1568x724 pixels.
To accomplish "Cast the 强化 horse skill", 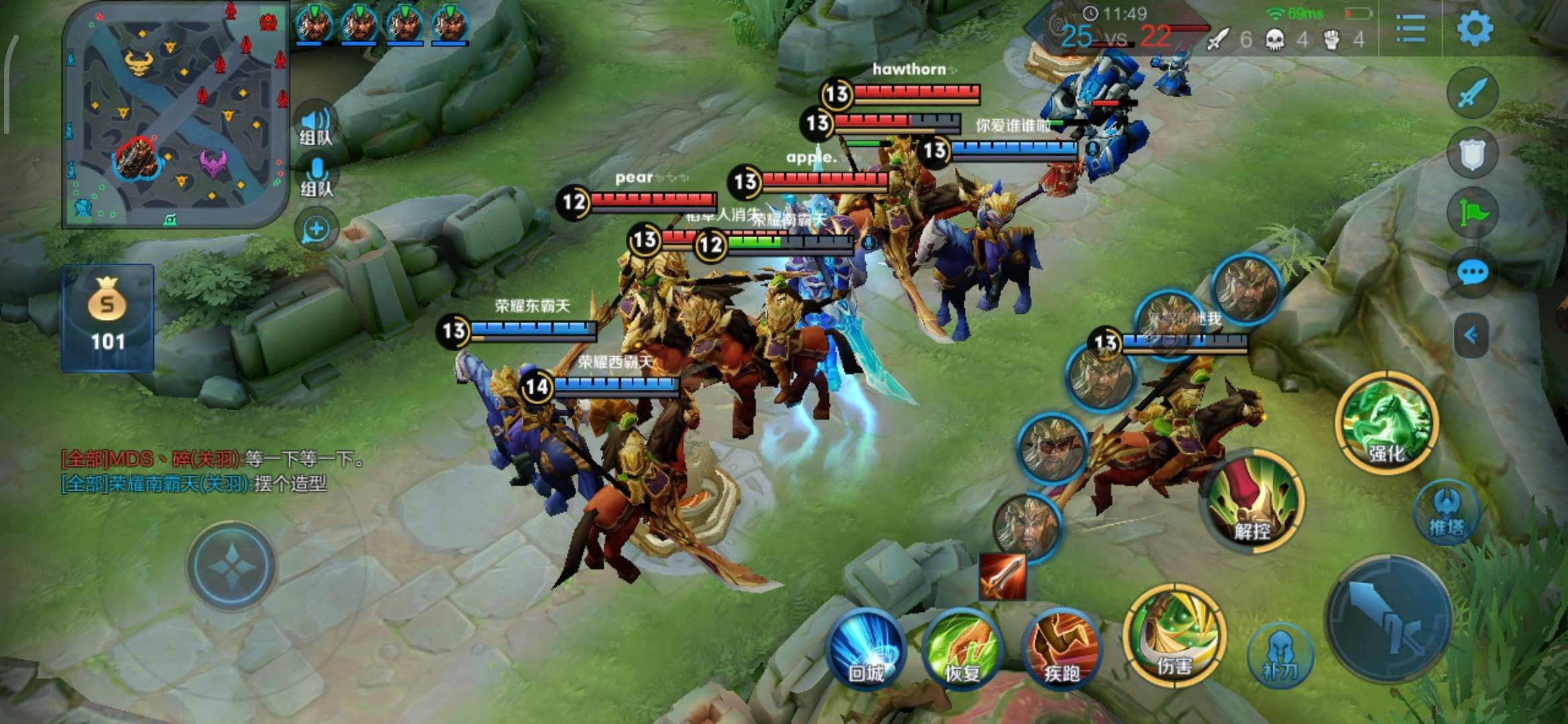I will pos(1386,422).
